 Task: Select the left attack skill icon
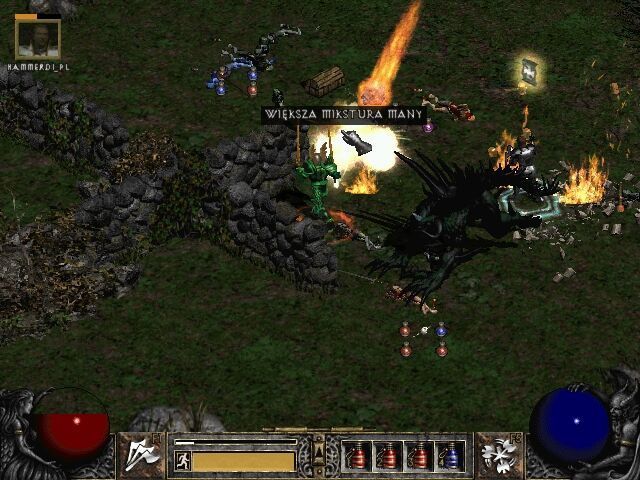(142, 455)
